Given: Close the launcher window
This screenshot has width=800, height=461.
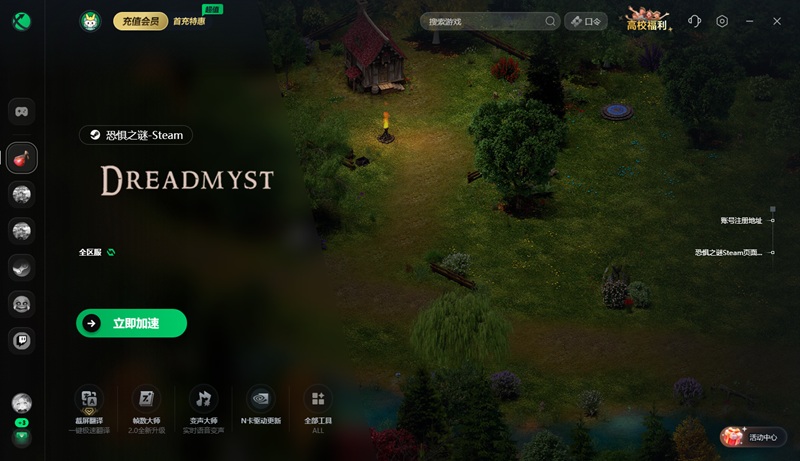Looking at the screenshot, I should tap(777, 21).
